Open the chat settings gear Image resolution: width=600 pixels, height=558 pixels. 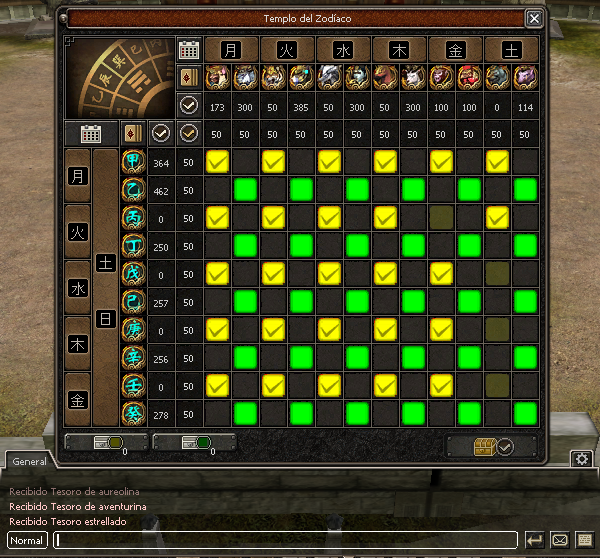(580, 459)
